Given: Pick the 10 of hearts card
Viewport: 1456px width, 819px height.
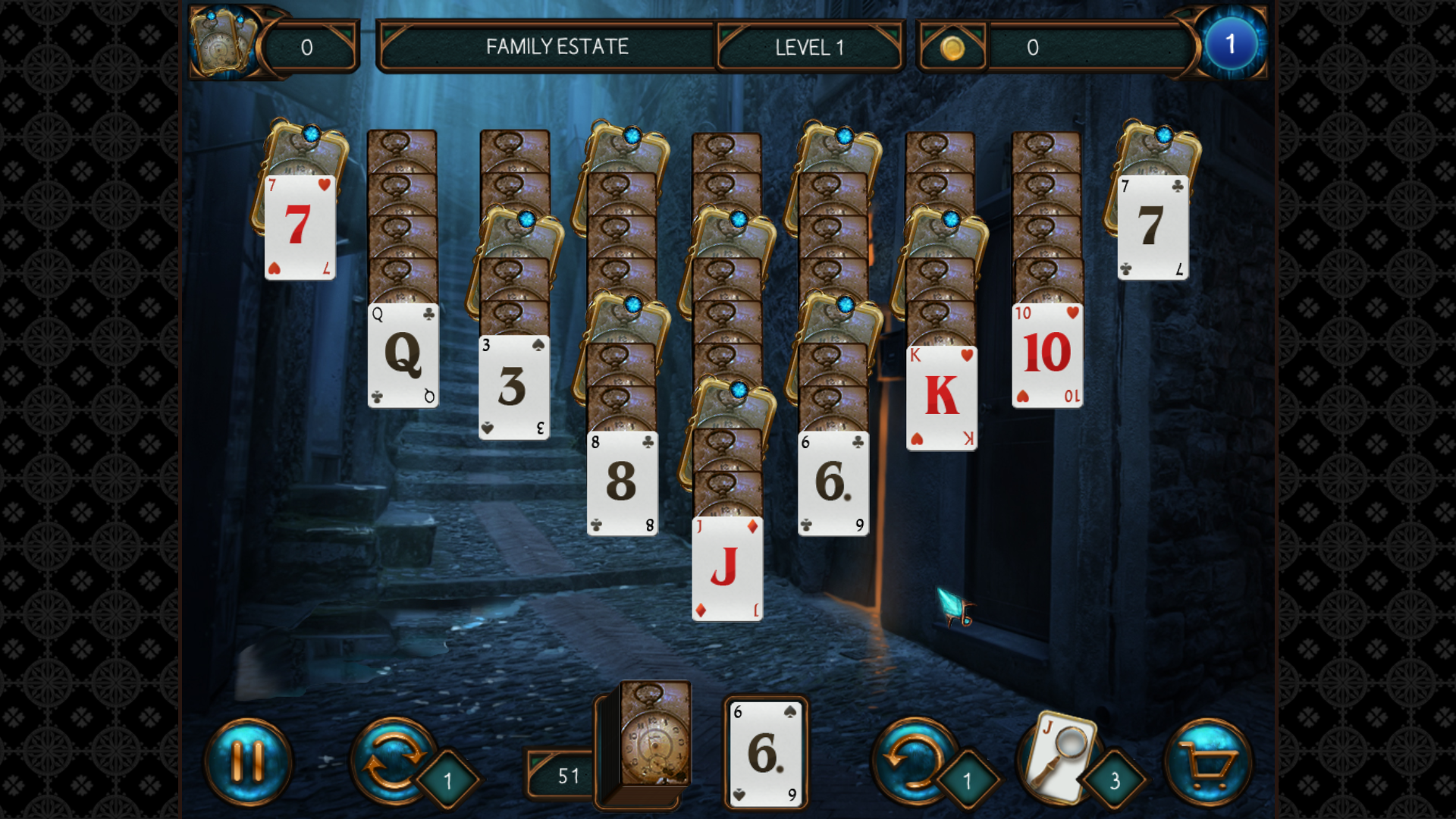Looking at the screenshot, I should (x=1046, y=353).
